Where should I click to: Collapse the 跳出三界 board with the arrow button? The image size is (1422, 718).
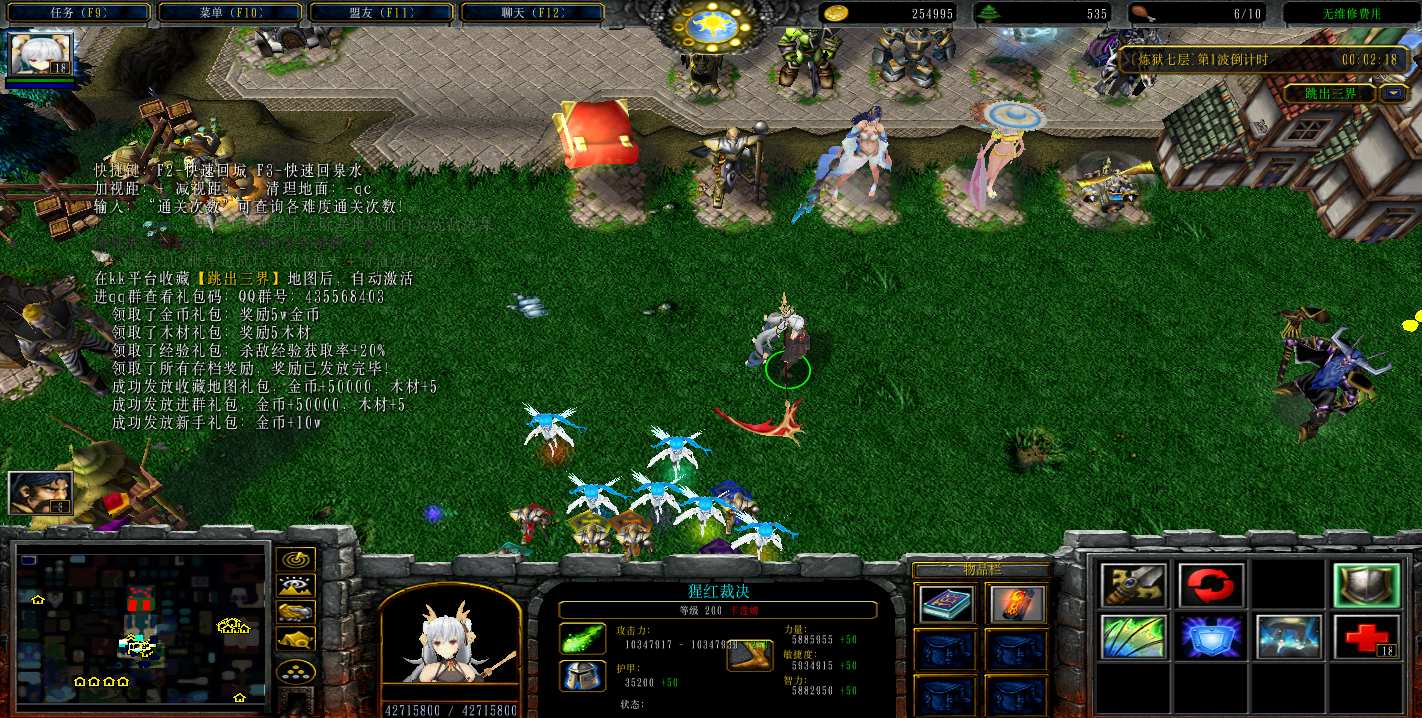tap(1393, 93)
